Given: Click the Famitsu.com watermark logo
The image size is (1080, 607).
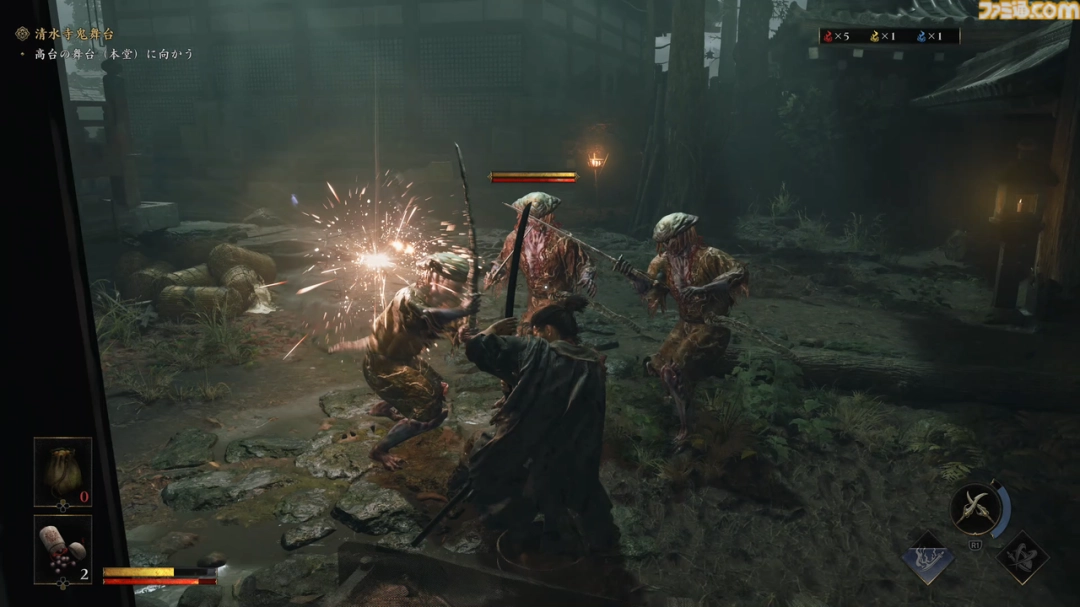Looking at the screenshot, I should click(x=1027, y=12).
